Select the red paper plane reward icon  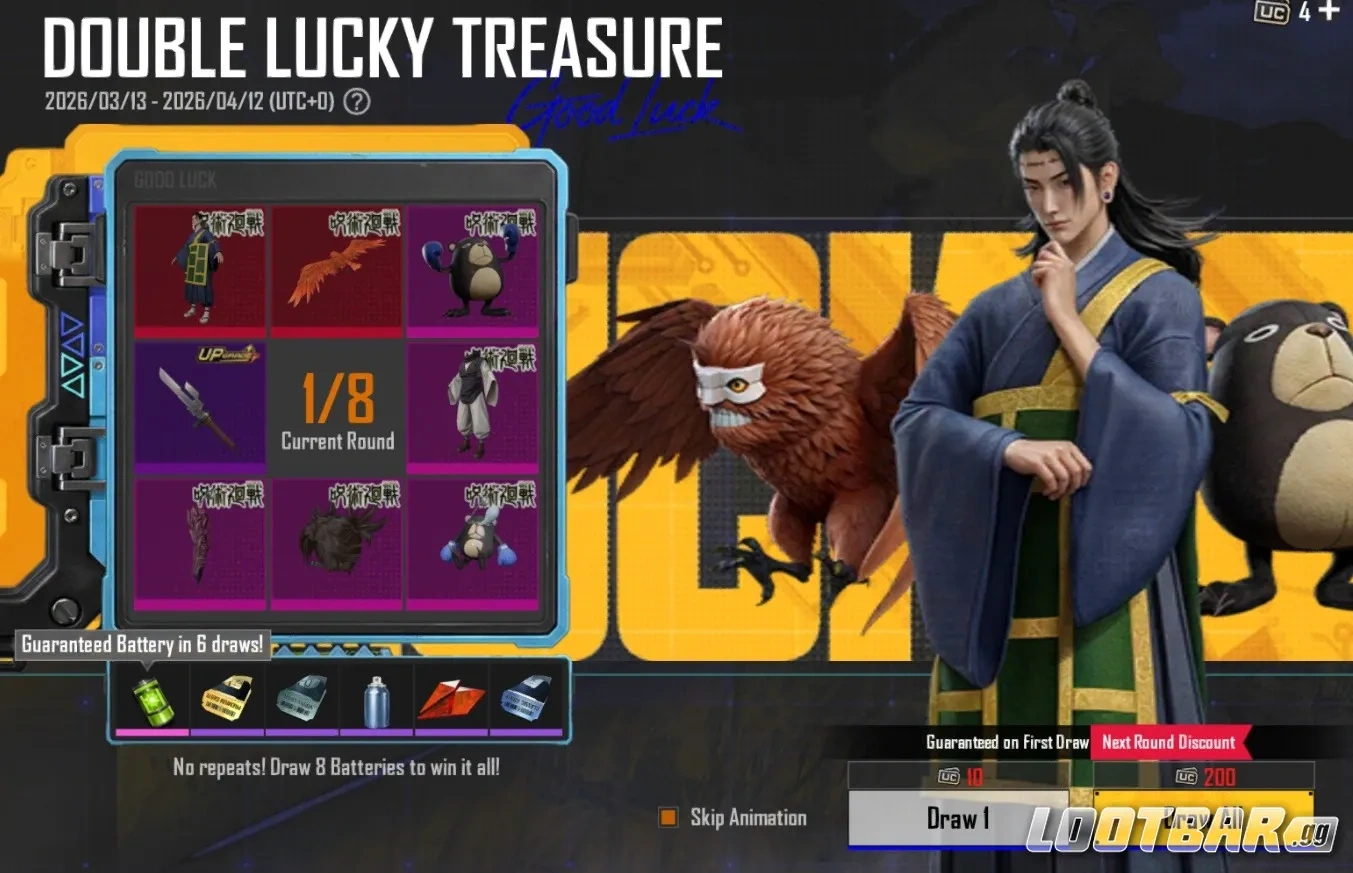(453, 700)
